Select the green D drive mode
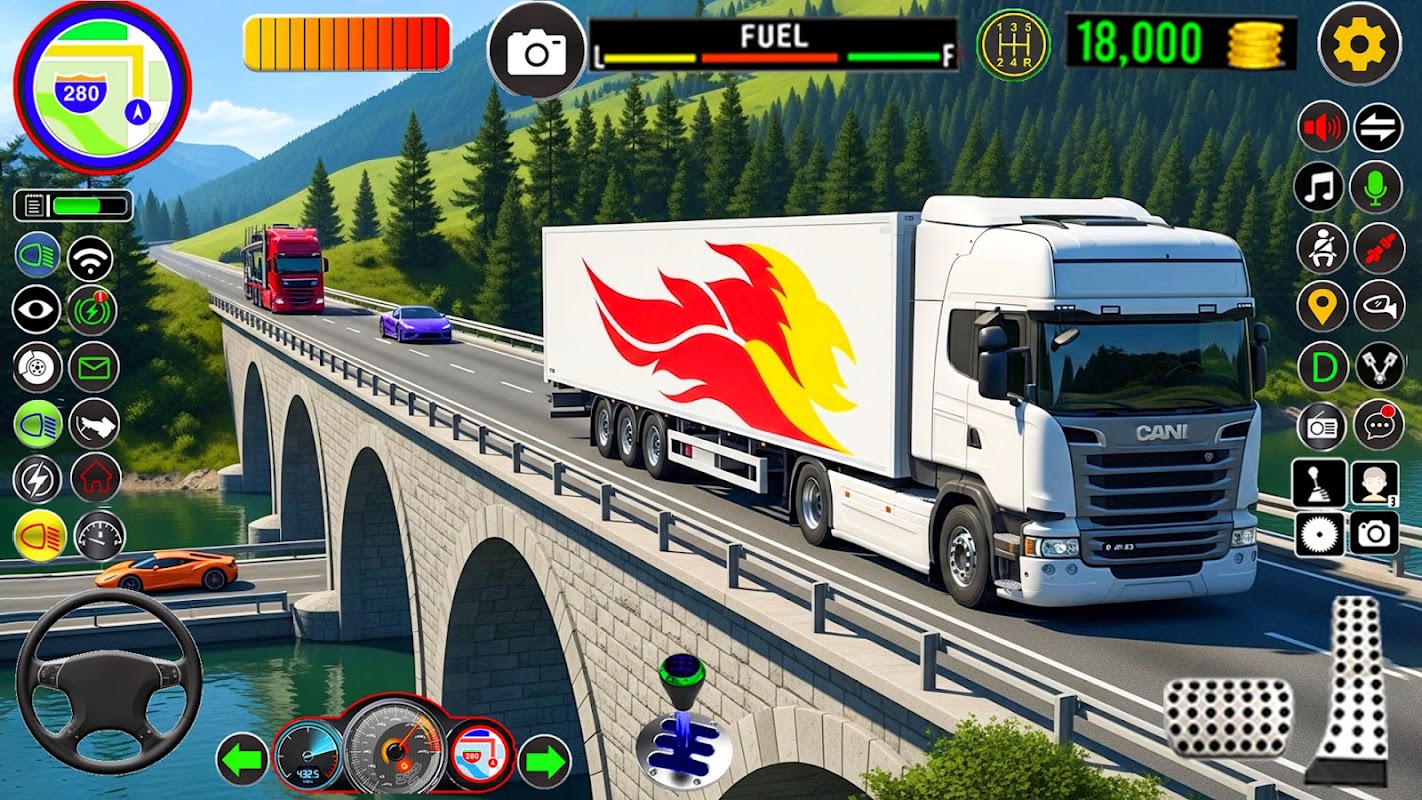This screenshot has height=800, width=1422. [1322, 366]
